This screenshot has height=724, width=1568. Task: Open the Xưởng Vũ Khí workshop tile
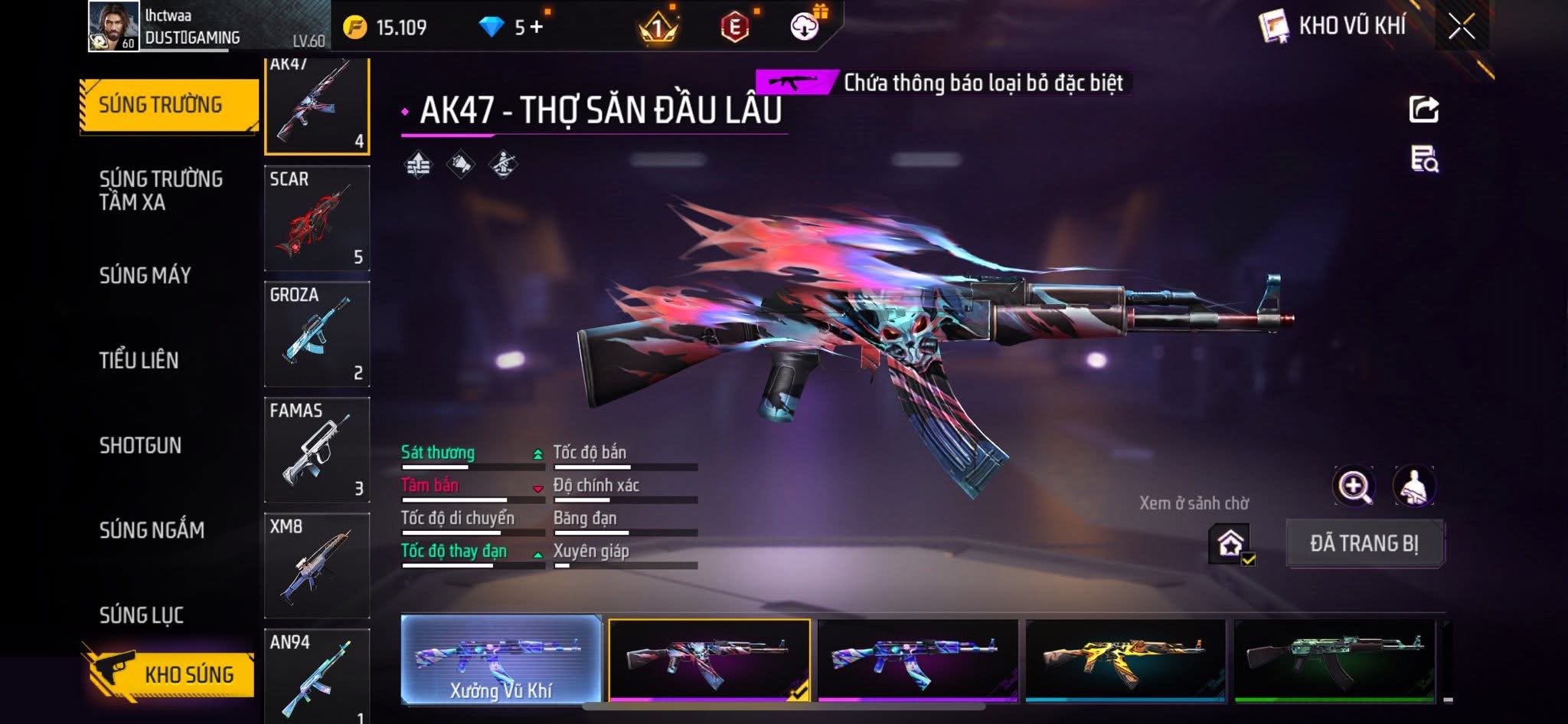click(501, 660)
